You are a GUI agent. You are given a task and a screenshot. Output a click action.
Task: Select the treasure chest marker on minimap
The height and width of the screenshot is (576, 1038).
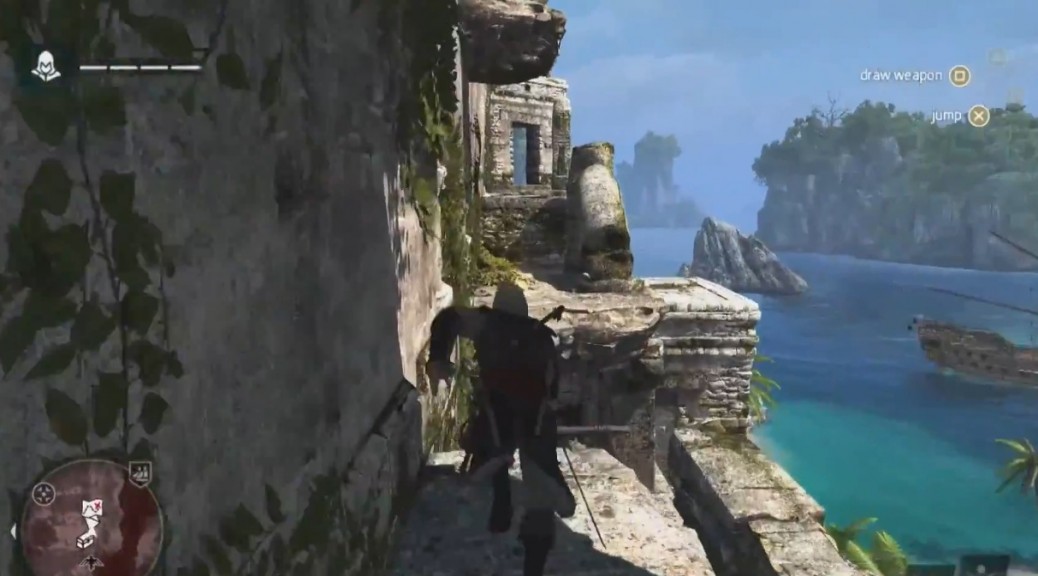click(x=86, y=541)
